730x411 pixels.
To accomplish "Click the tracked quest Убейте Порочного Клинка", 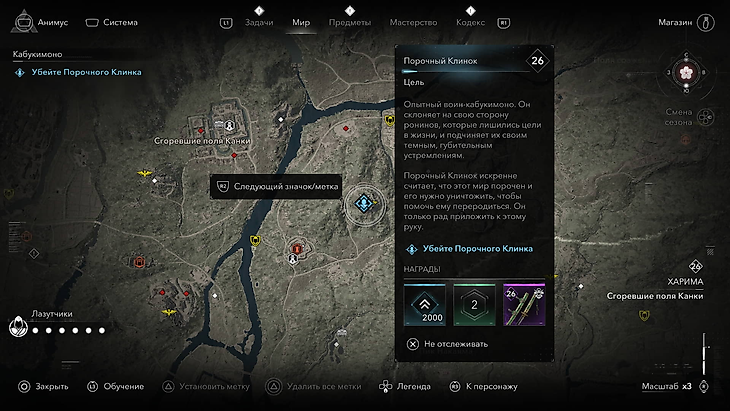I will [x=78, y=72].
